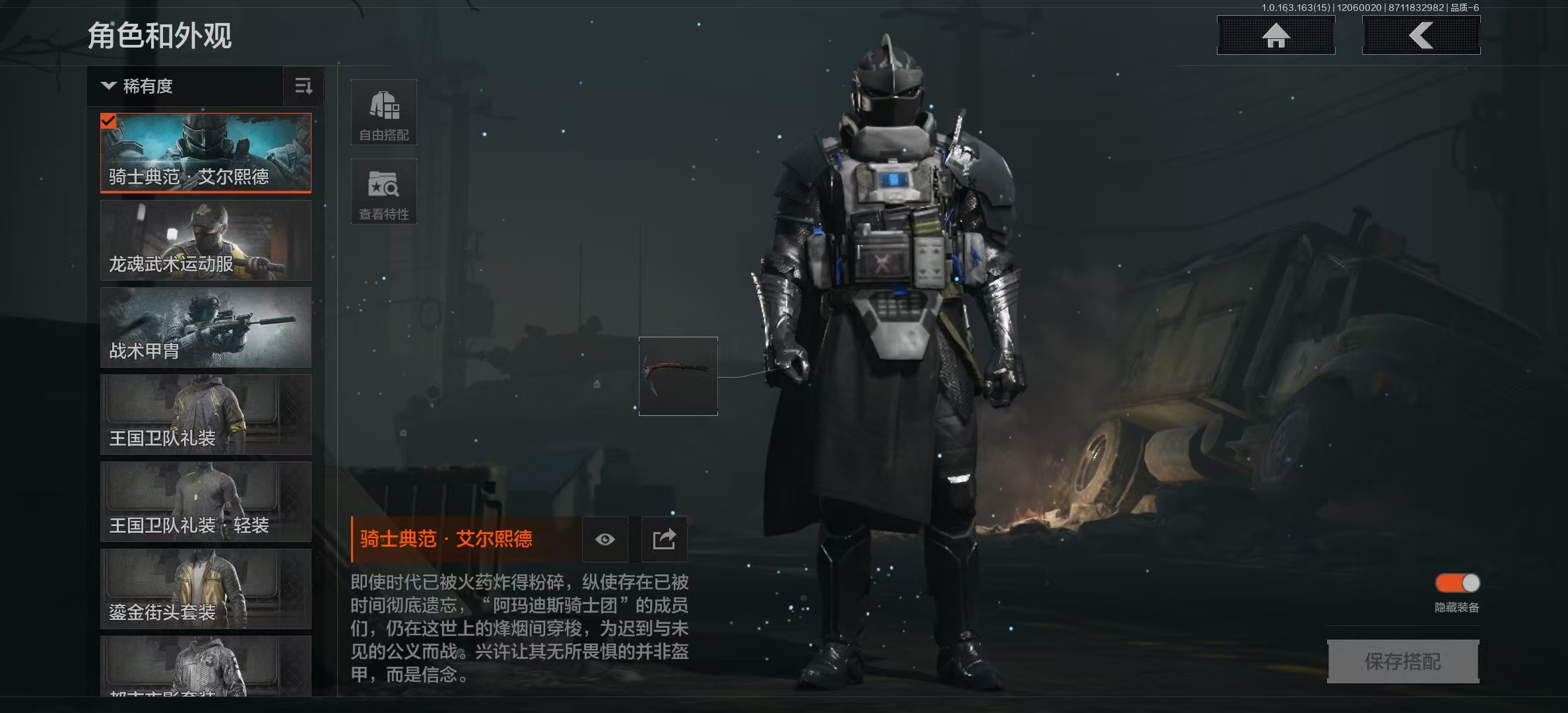The height and width of the screenshot is (713, 1568).
Task: Select the 战术甲胄 outfit
Action: click(x=206, y=327)
